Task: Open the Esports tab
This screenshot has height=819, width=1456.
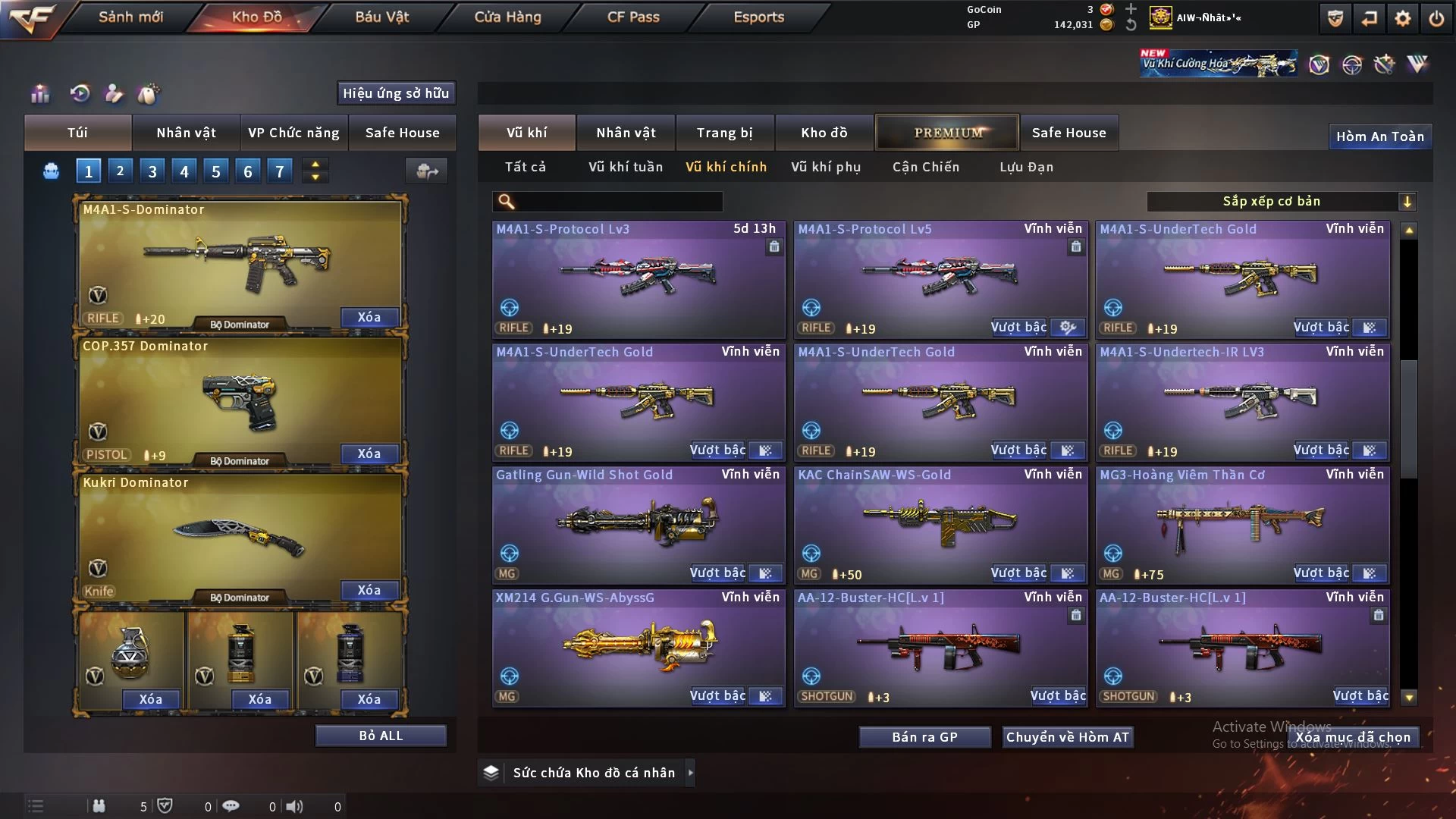Action: pyautogui.click(x=758, y=17)
